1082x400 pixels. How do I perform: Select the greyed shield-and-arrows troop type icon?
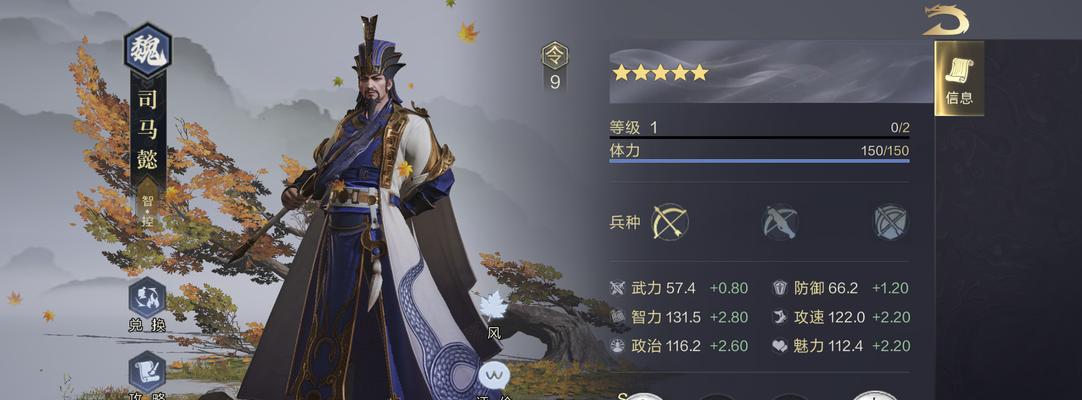tap(889, 222)
